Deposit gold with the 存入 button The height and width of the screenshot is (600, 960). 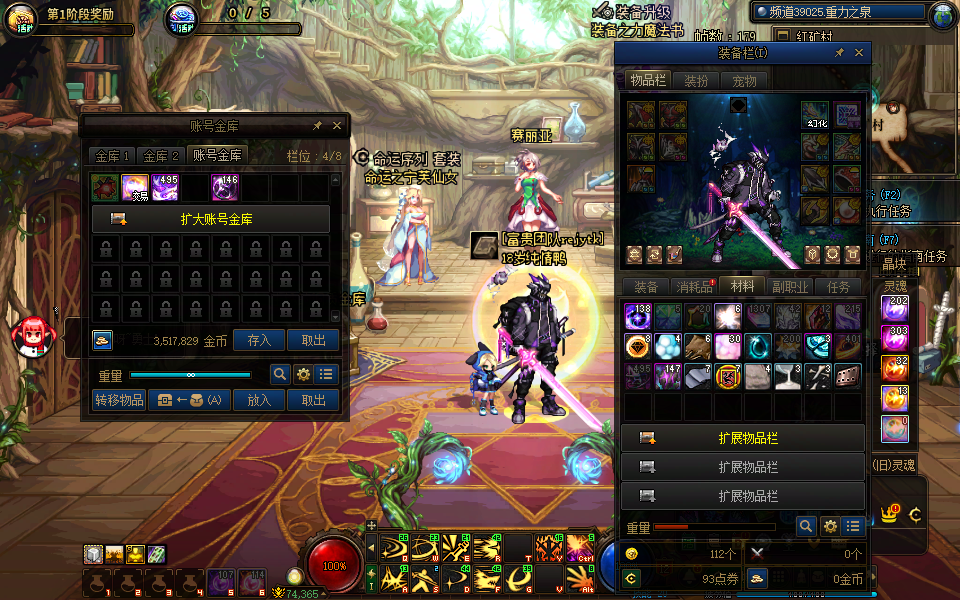click(x=259, y=340)
